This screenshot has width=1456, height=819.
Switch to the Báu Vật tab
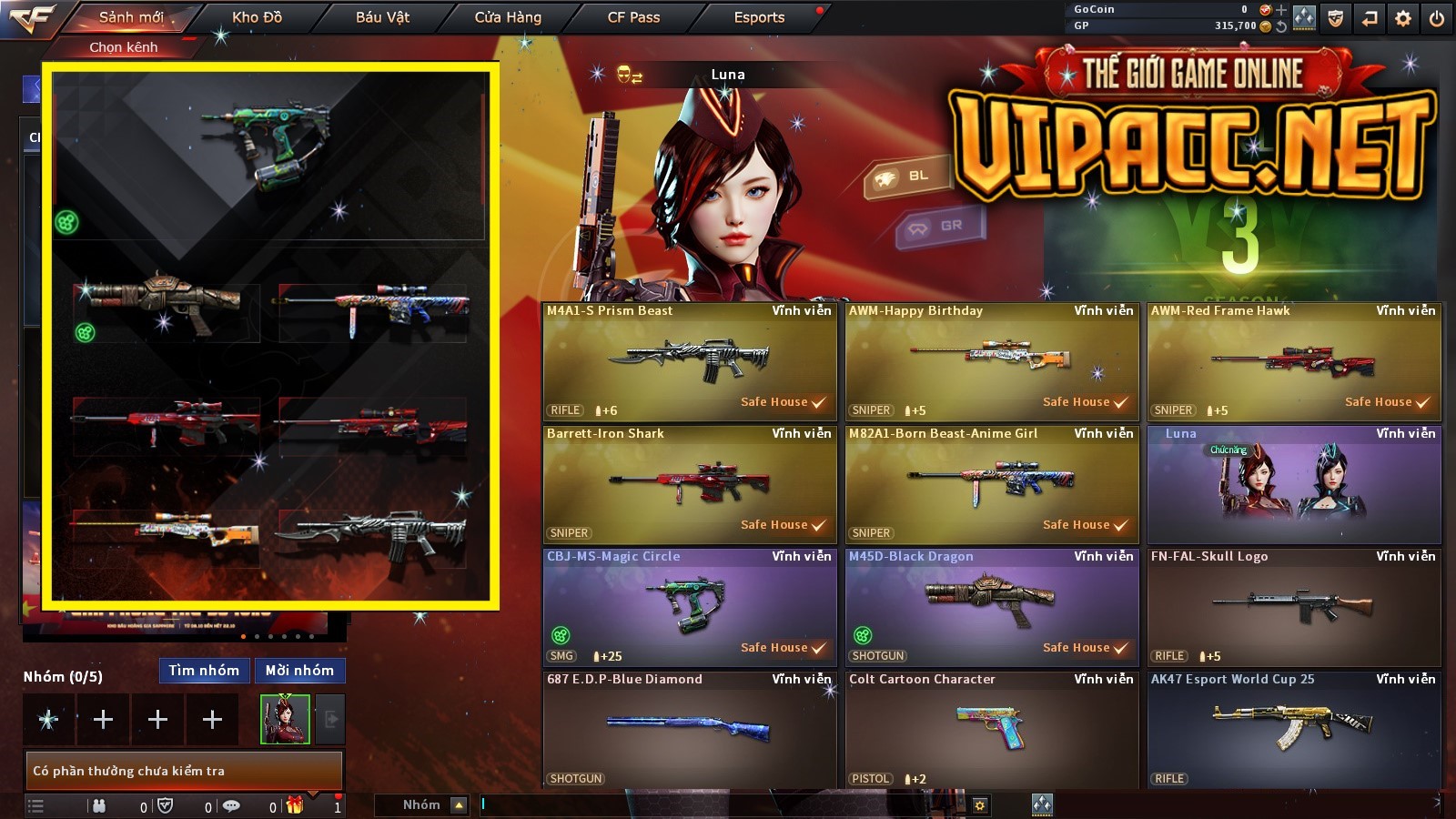point(382,17)
